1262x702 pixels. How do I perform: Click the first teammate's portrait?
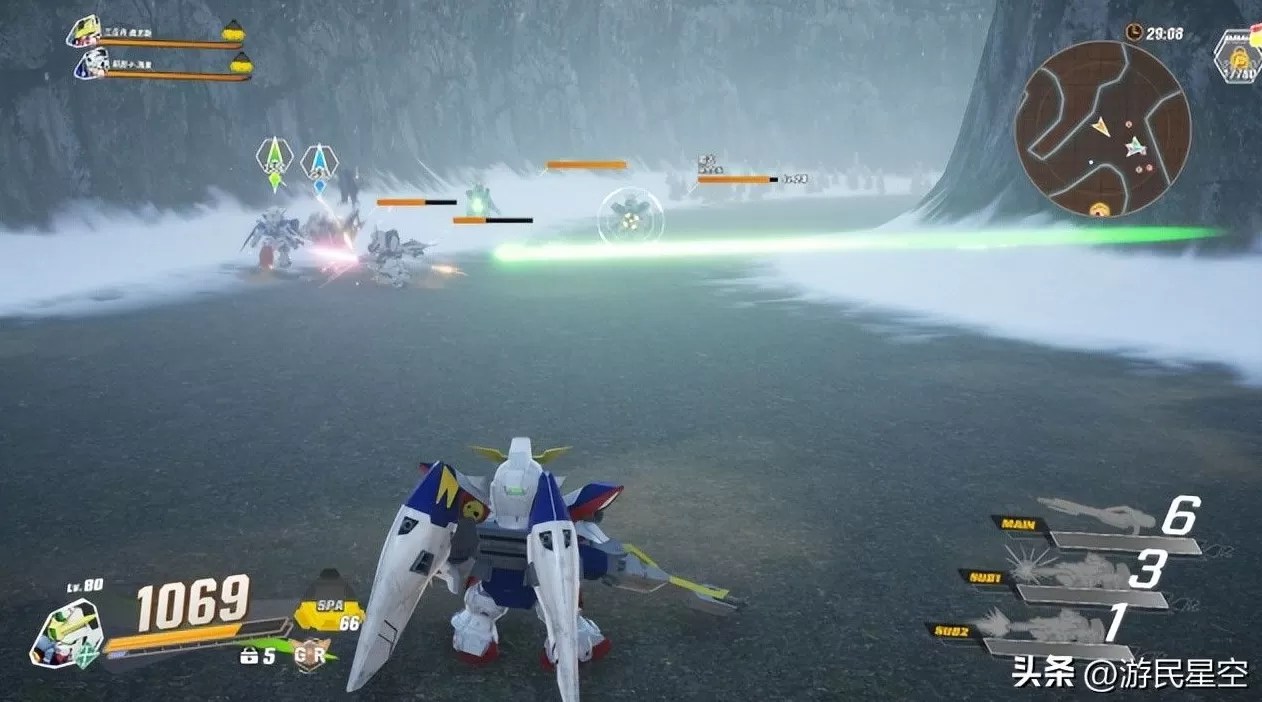click(84, 32)
